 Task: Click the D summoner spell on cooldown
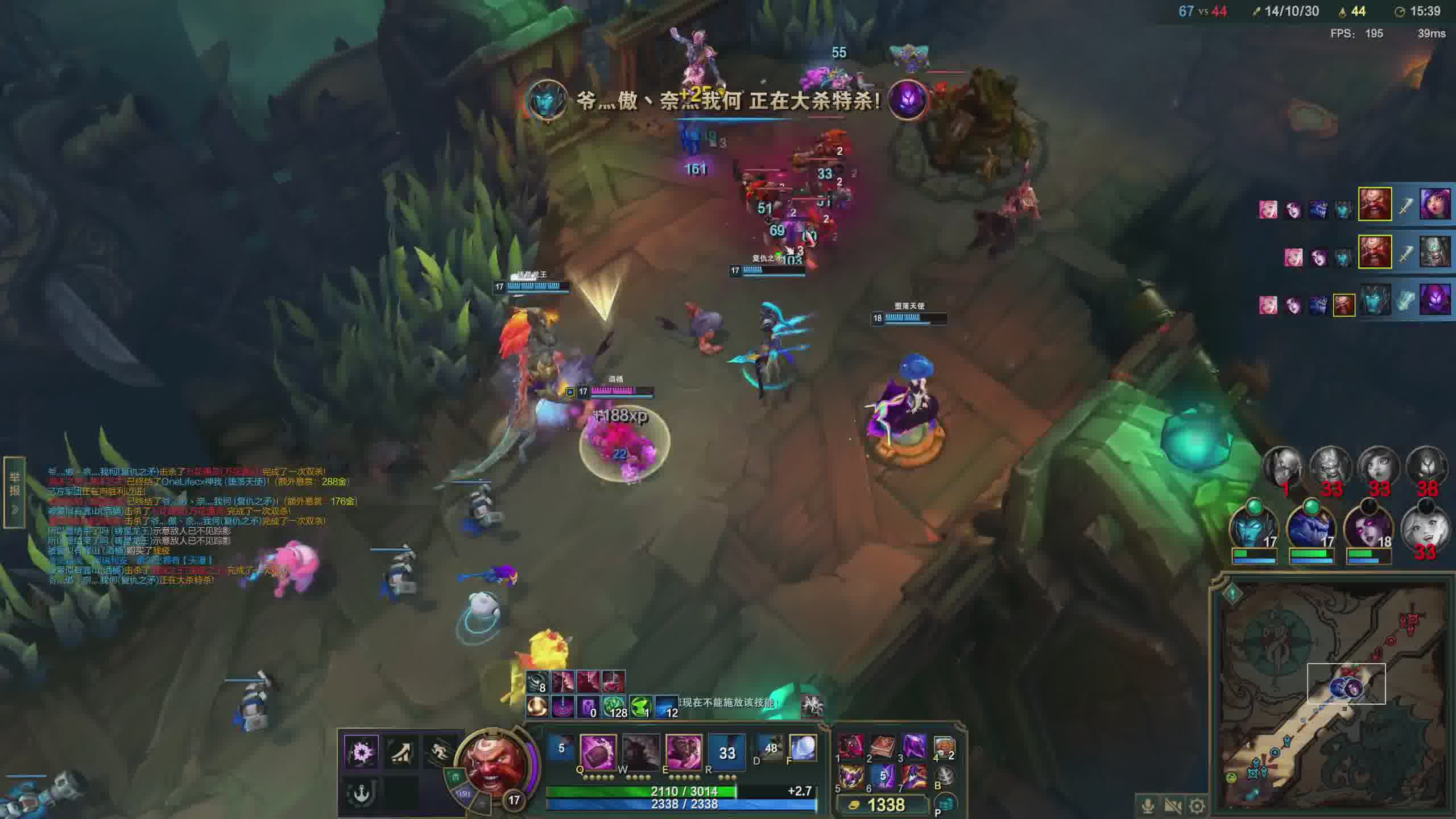pos(771,748)
